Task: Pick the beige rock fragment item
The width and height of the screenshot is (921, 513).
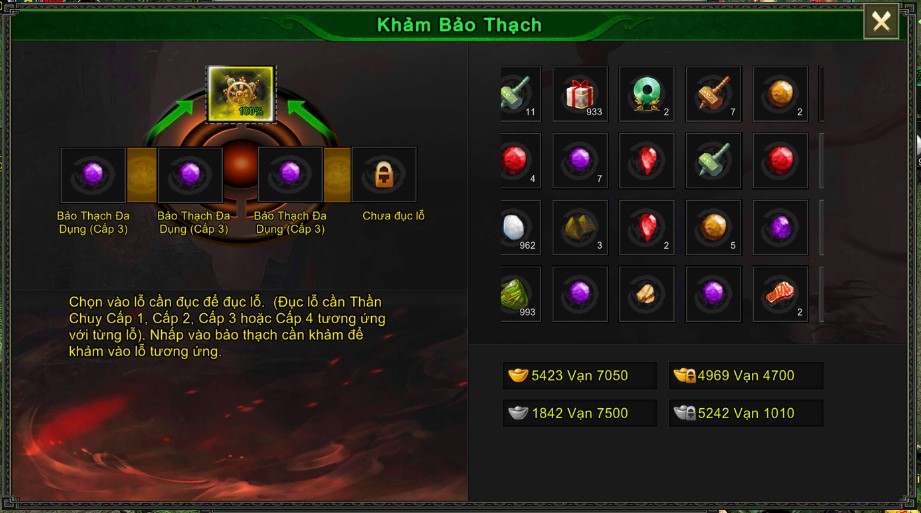Action: click(646, 293)
